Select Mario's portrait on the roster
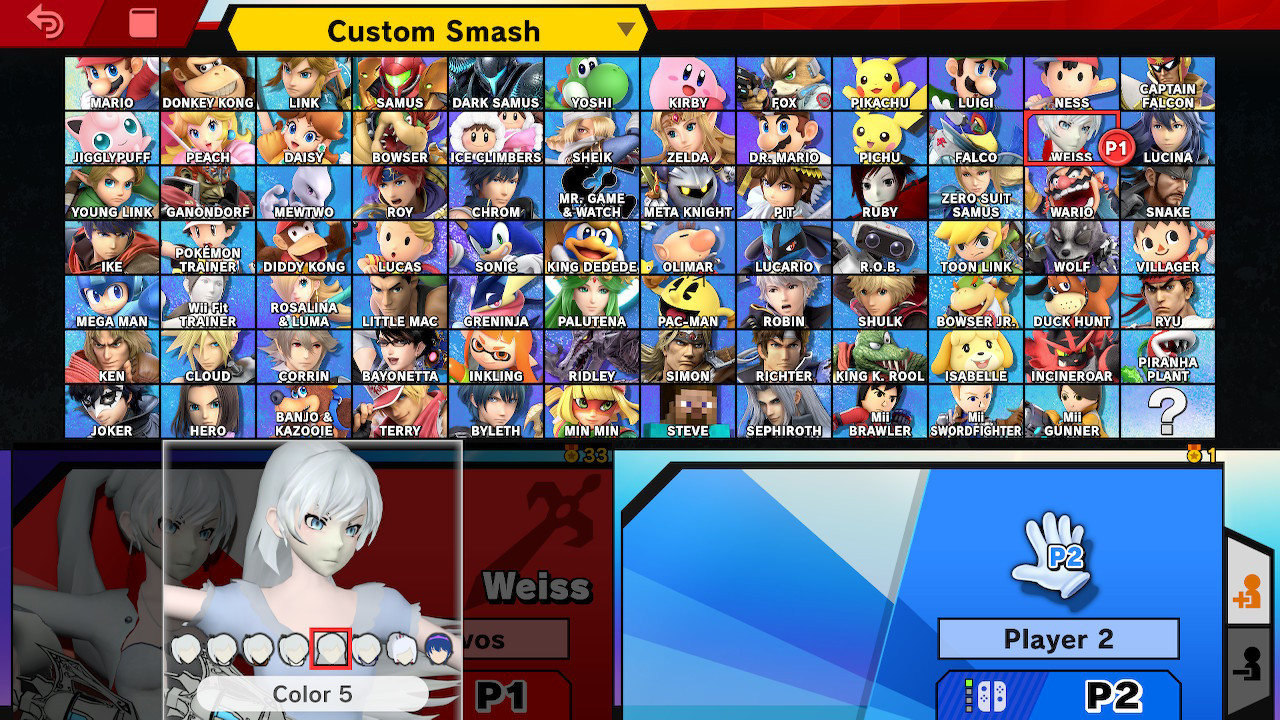 (112, 80)
